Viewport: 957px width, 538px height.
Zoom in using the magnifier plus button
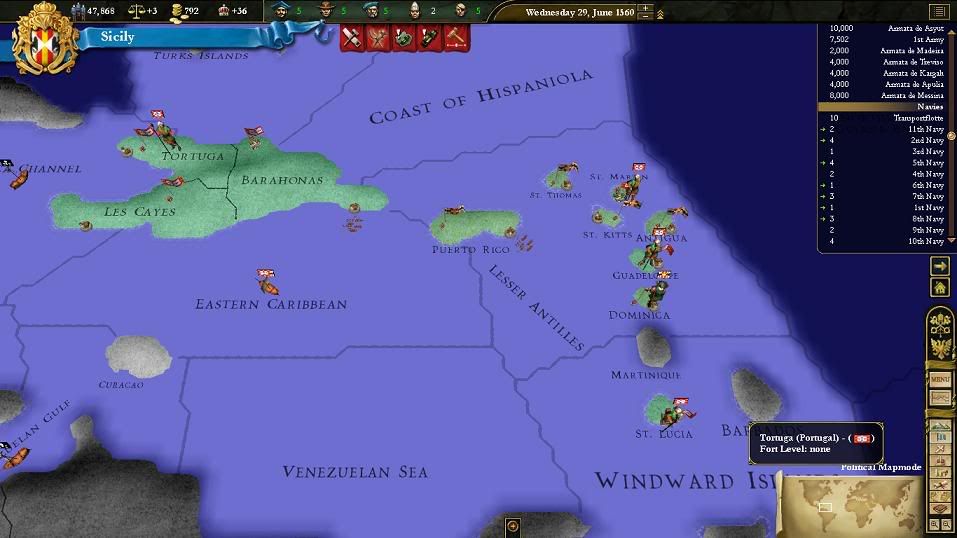point(935,523)
